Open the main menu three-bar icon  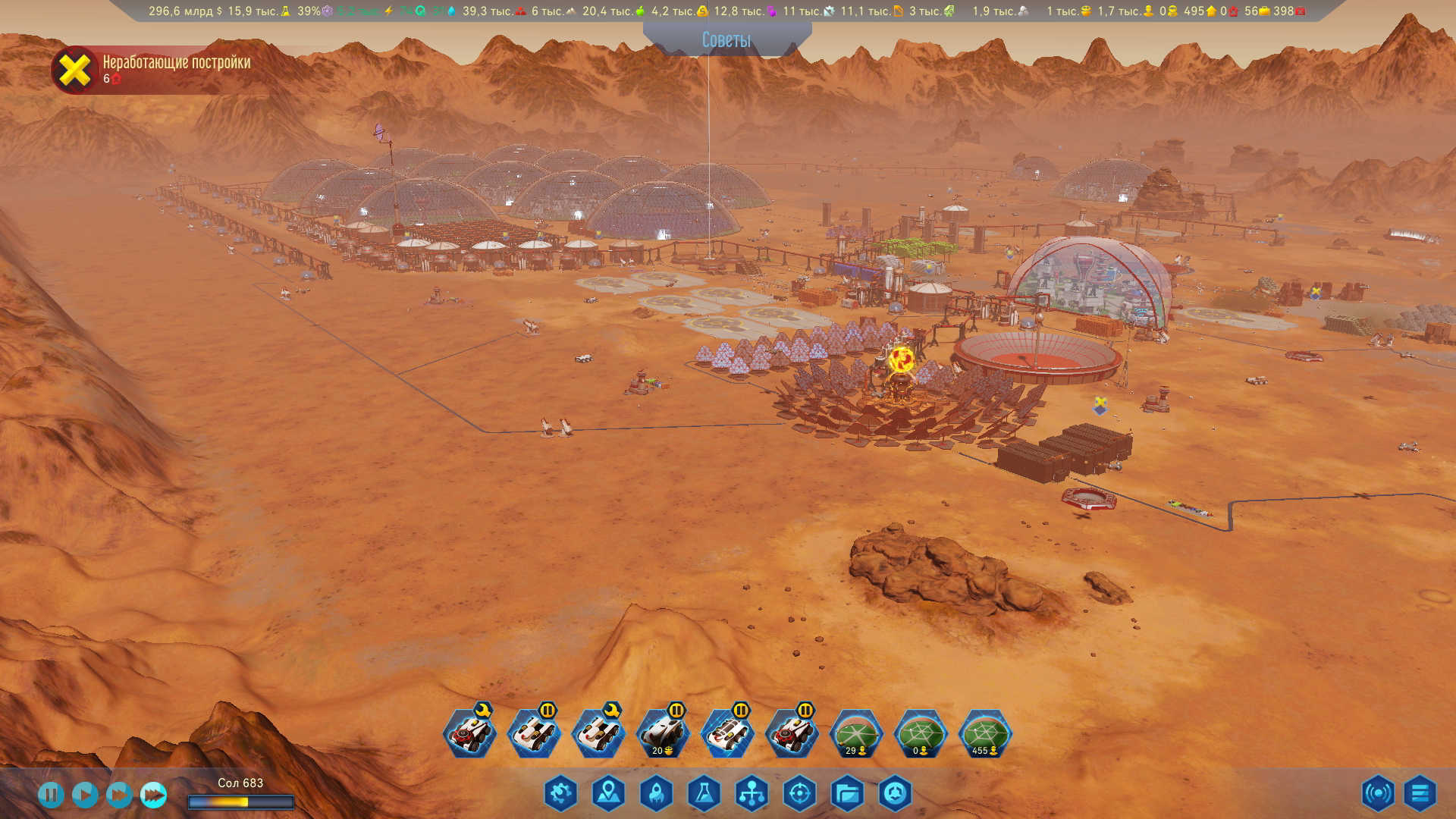point(1420,794)
